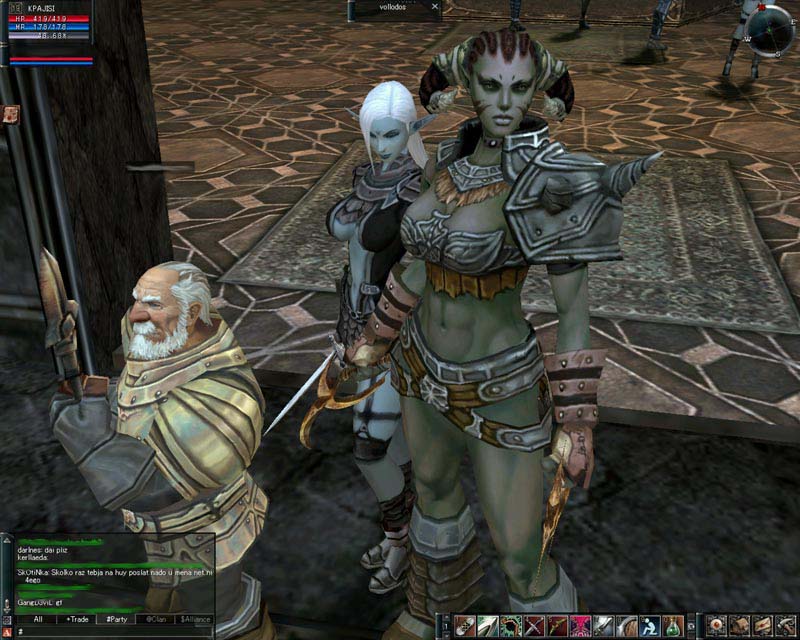
Task: Open the $Alliance chat tab
Action: point(194,619)
